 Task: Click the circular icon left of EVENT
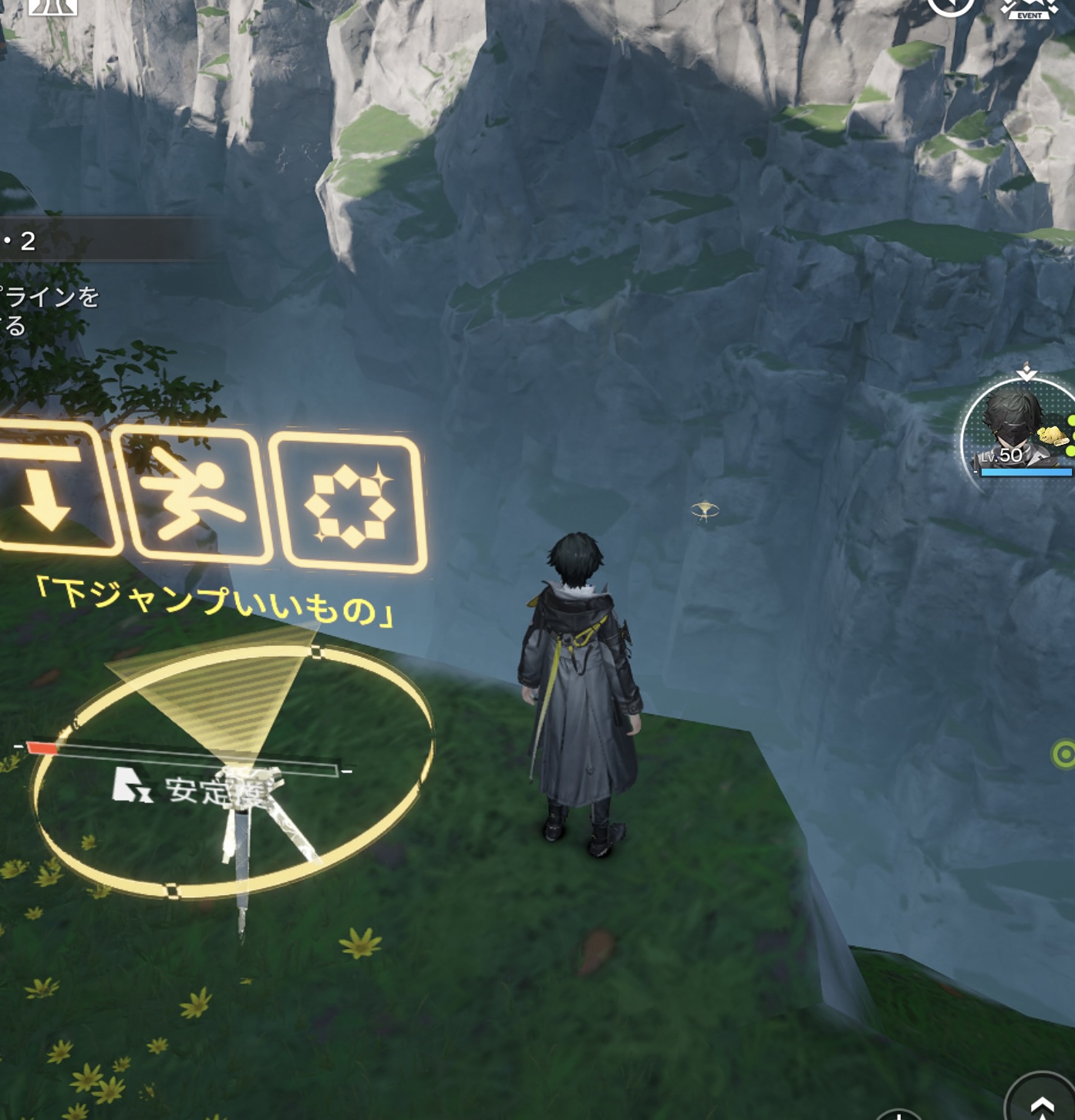(950, 6)
